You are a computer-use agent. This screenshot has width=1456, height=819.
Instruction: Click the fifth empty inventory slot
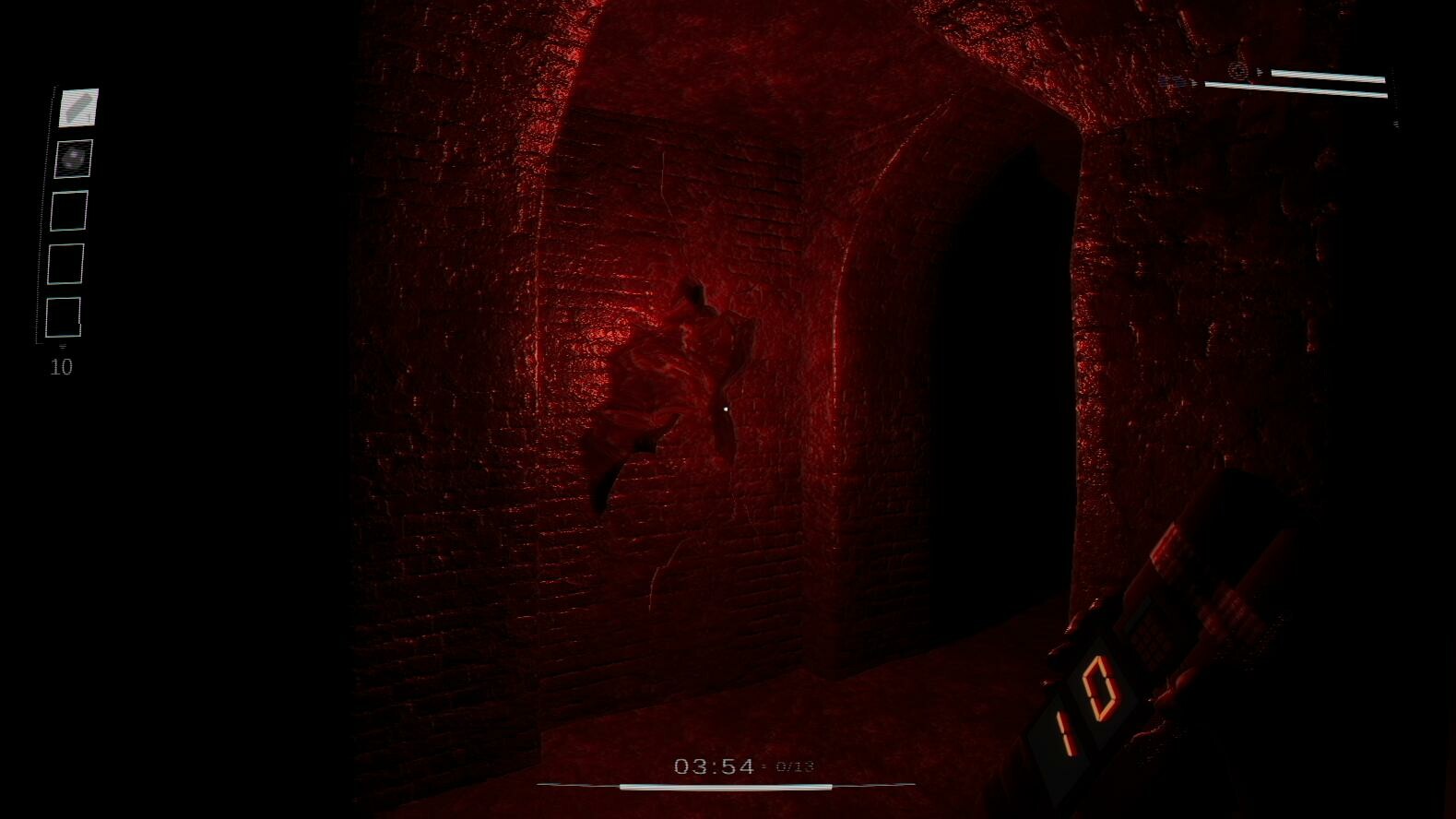(63, 317)
